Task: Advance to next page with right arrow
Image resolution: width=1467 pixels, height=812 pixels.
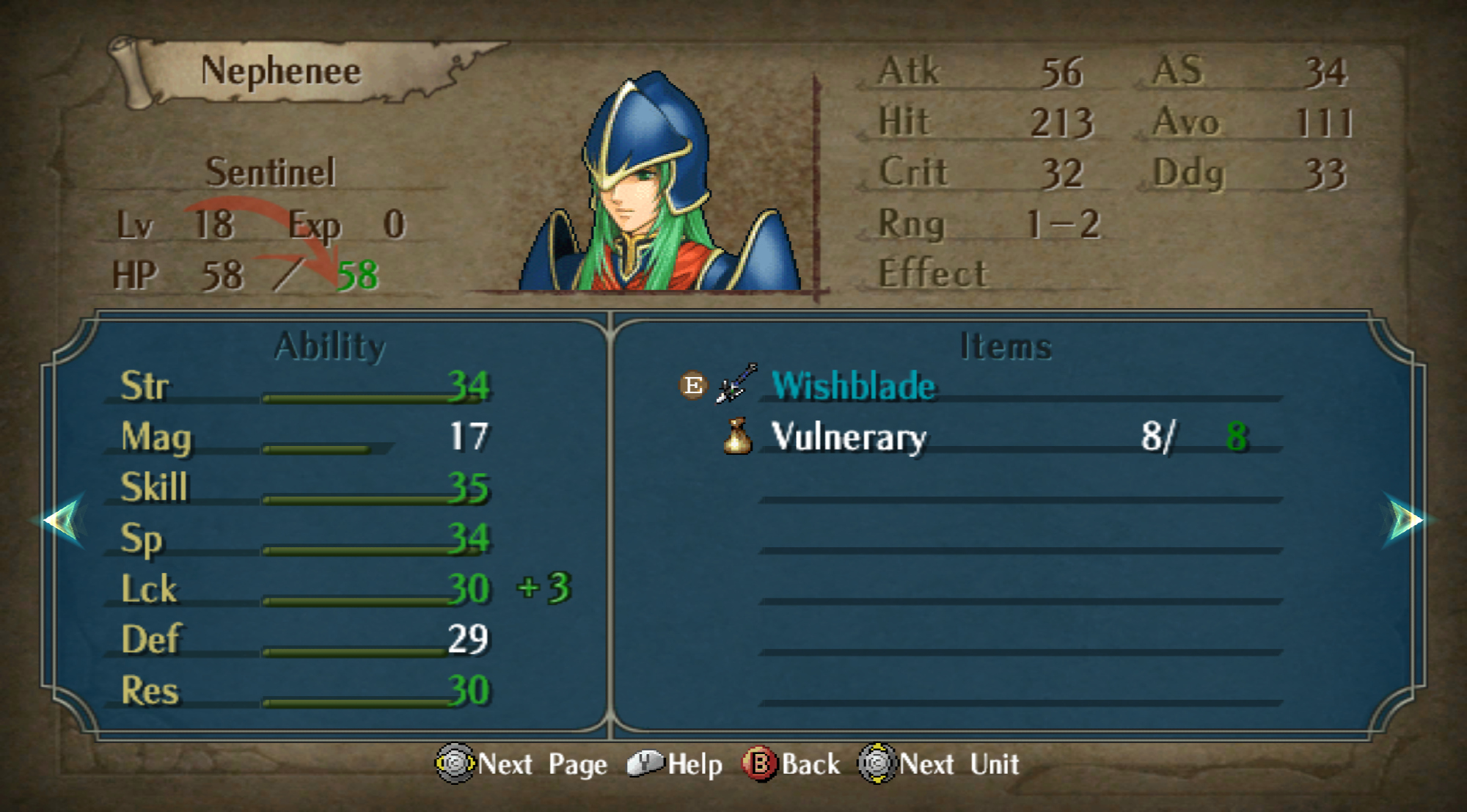Action: coord(1405,520)
